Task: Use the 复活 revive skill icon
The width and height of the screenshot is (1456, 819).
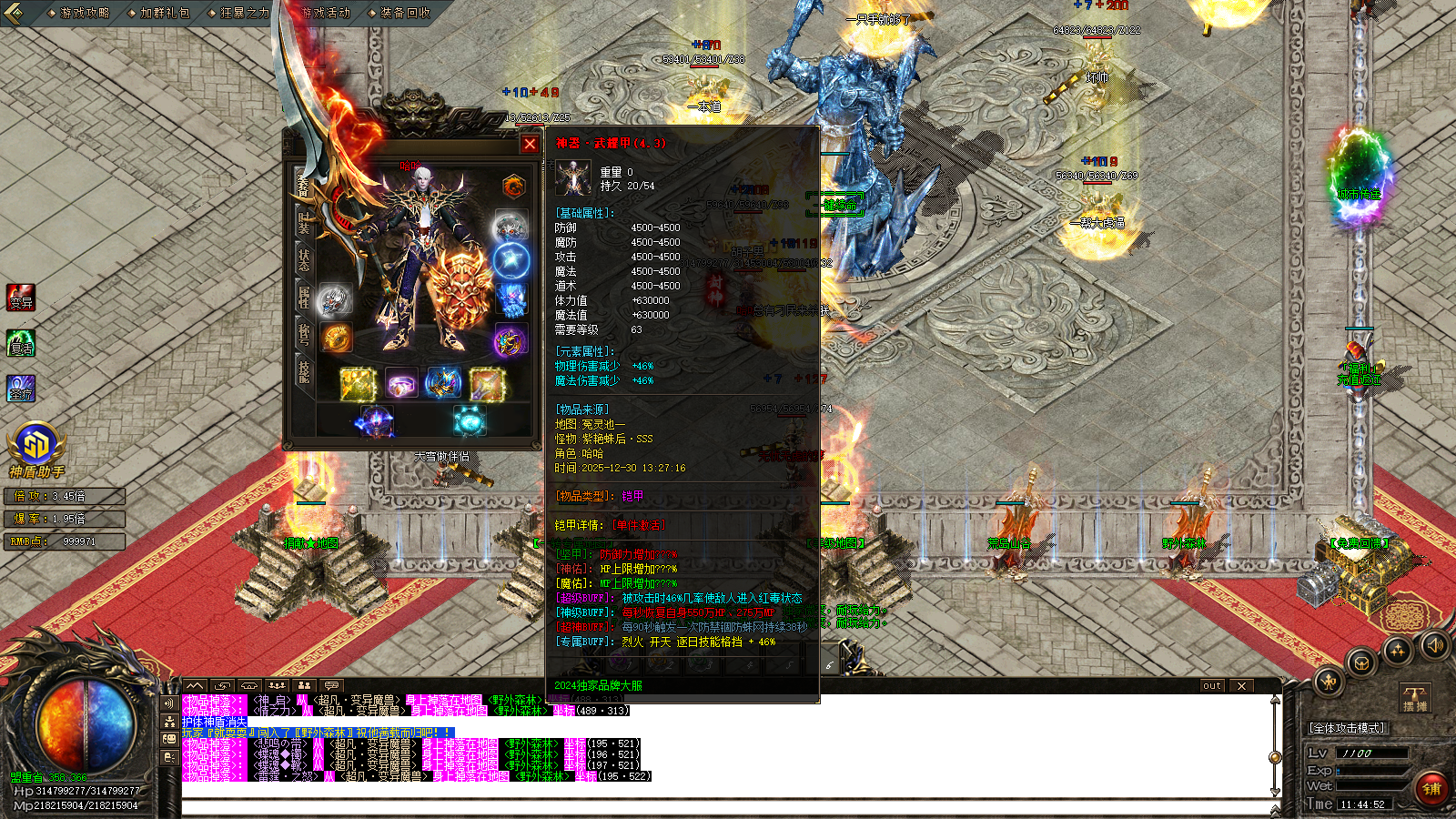Action: click(x=21, y=343)
